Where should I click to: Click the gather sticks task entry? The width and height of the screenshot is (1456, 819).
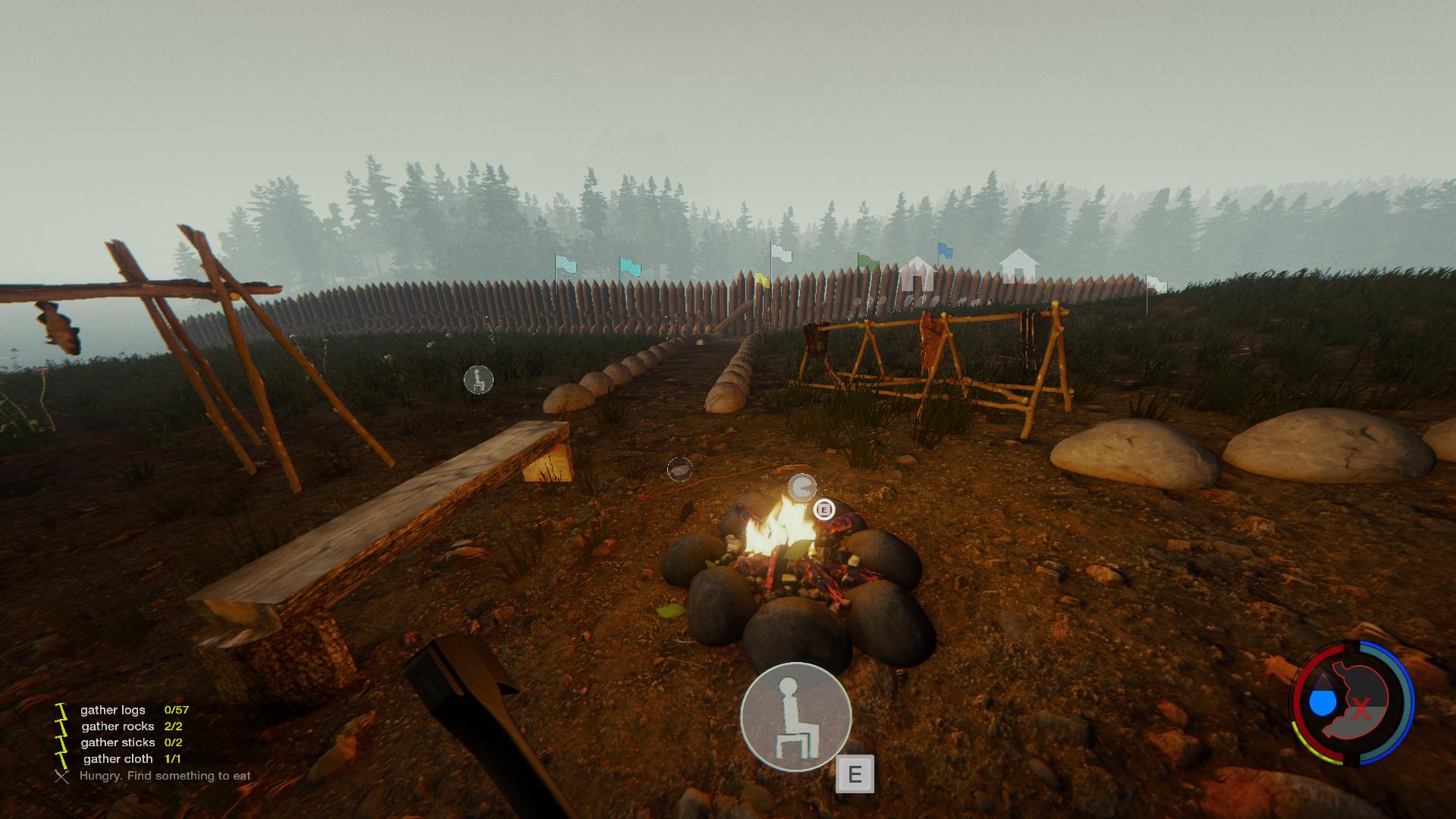(118, 742)
